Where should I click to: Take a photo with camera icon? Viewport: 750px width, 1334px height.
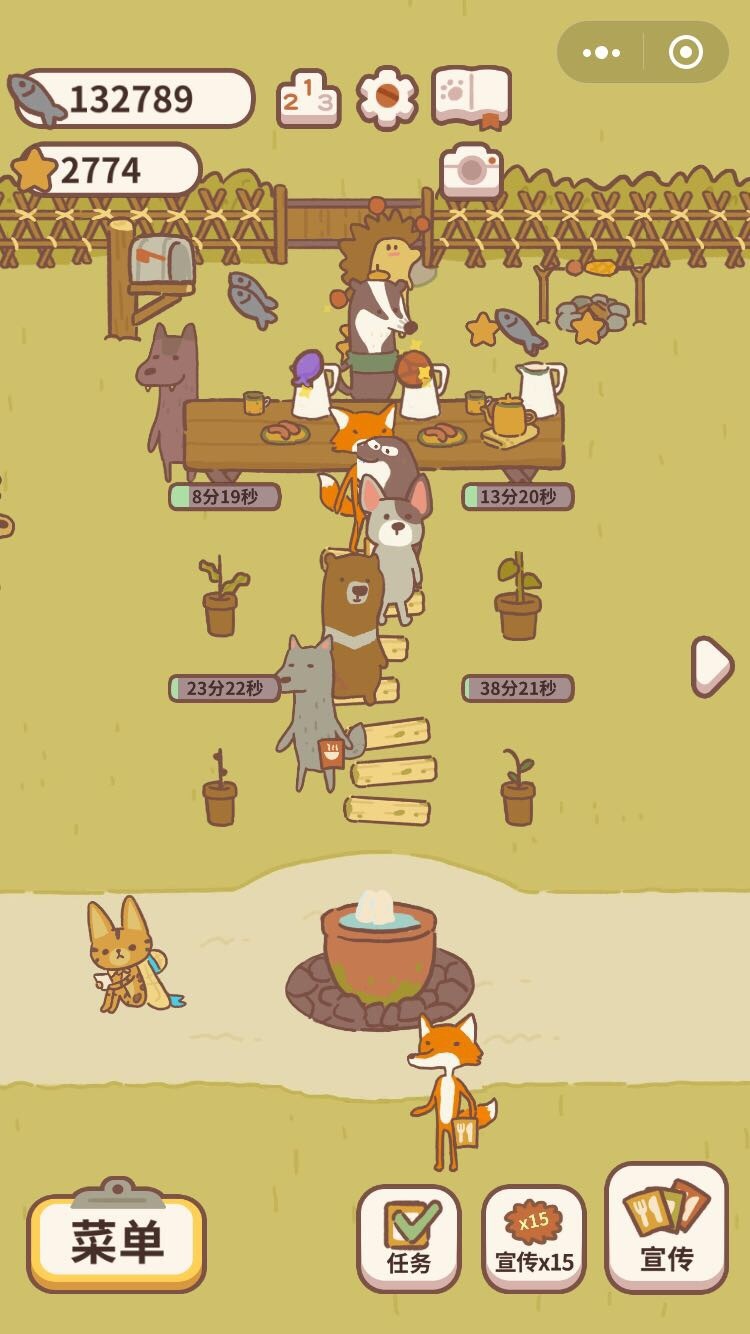[471, 172]
